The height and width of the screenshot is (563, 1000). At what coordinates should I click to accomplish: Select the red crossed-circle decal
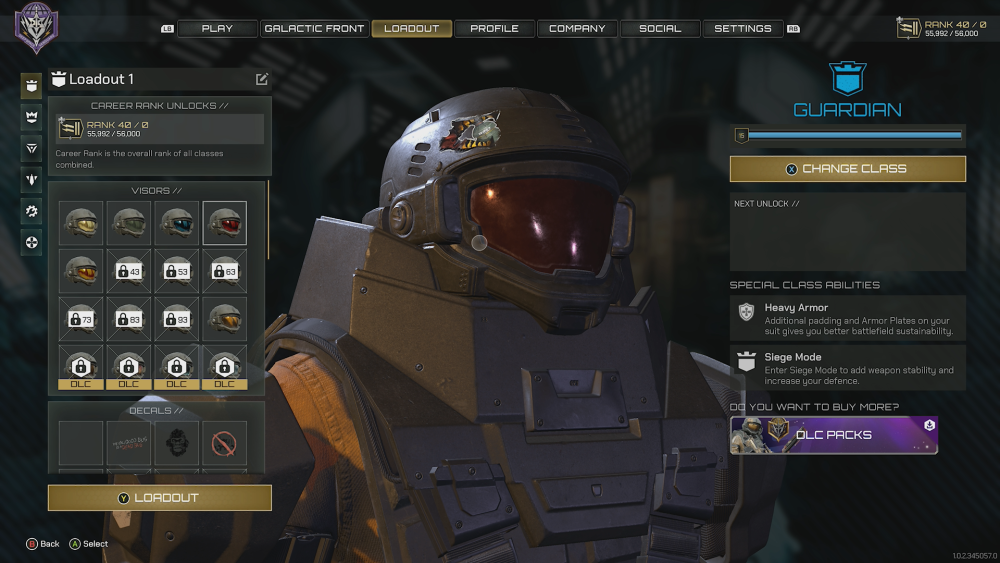tap(225, 443)
